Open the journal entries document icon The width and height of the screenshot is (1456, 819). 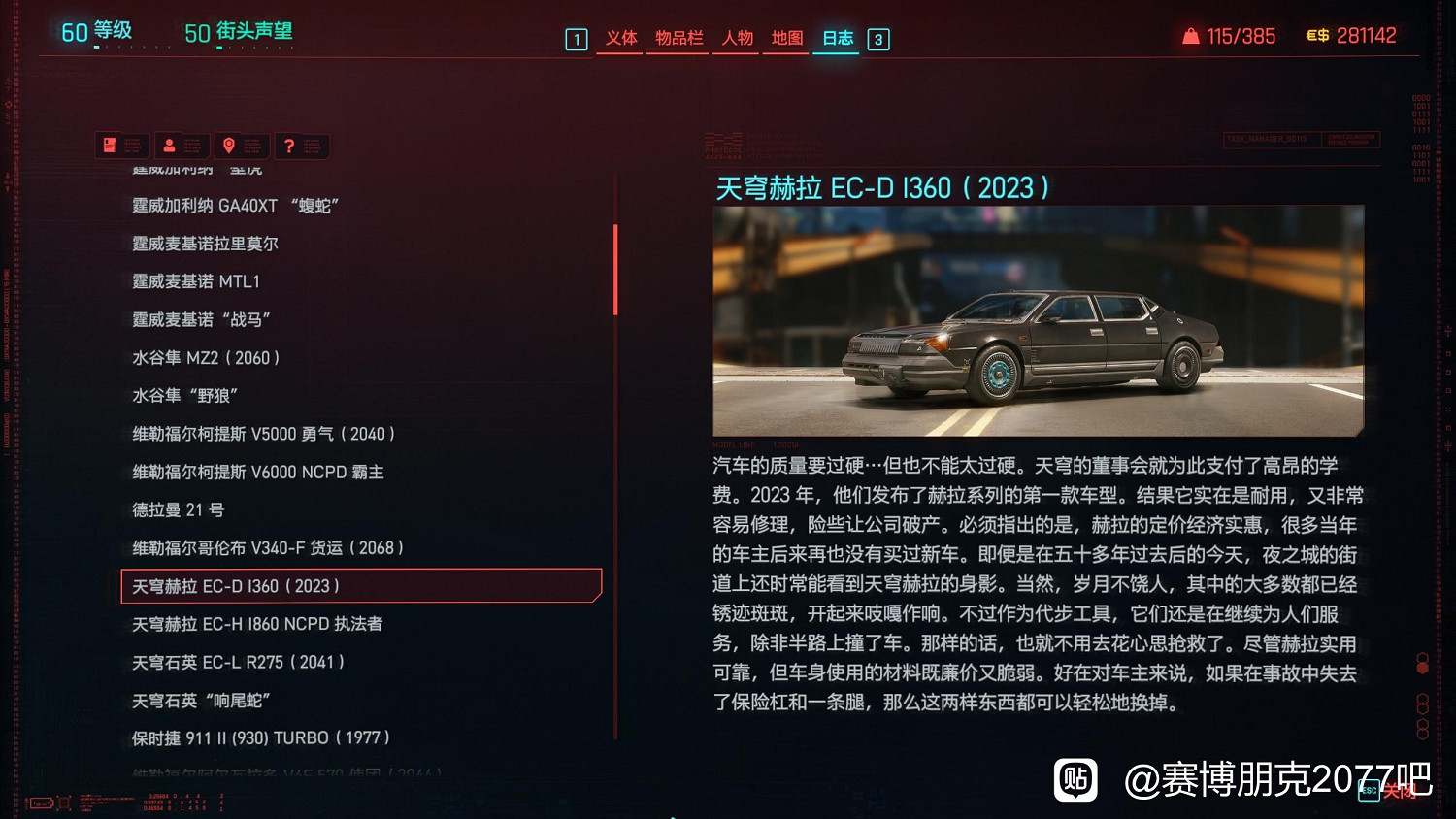[x=121, y=146]
